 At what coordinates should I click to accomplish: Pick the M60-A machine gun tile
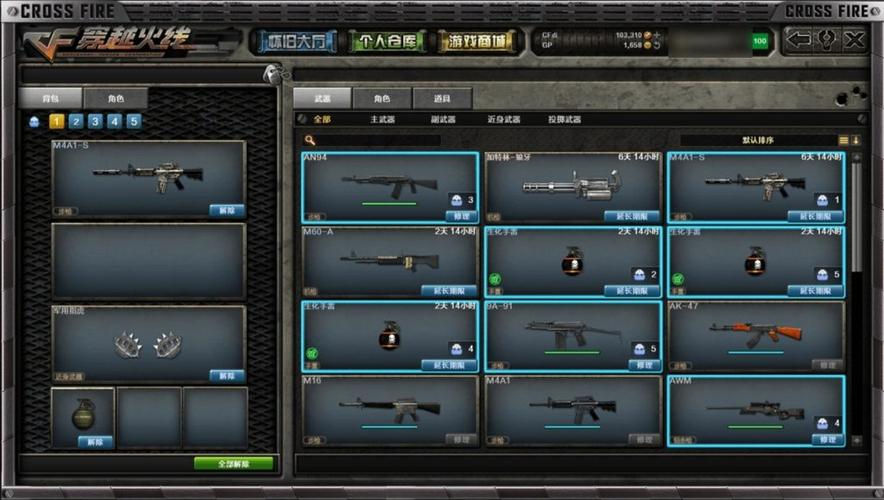point(389,259)
